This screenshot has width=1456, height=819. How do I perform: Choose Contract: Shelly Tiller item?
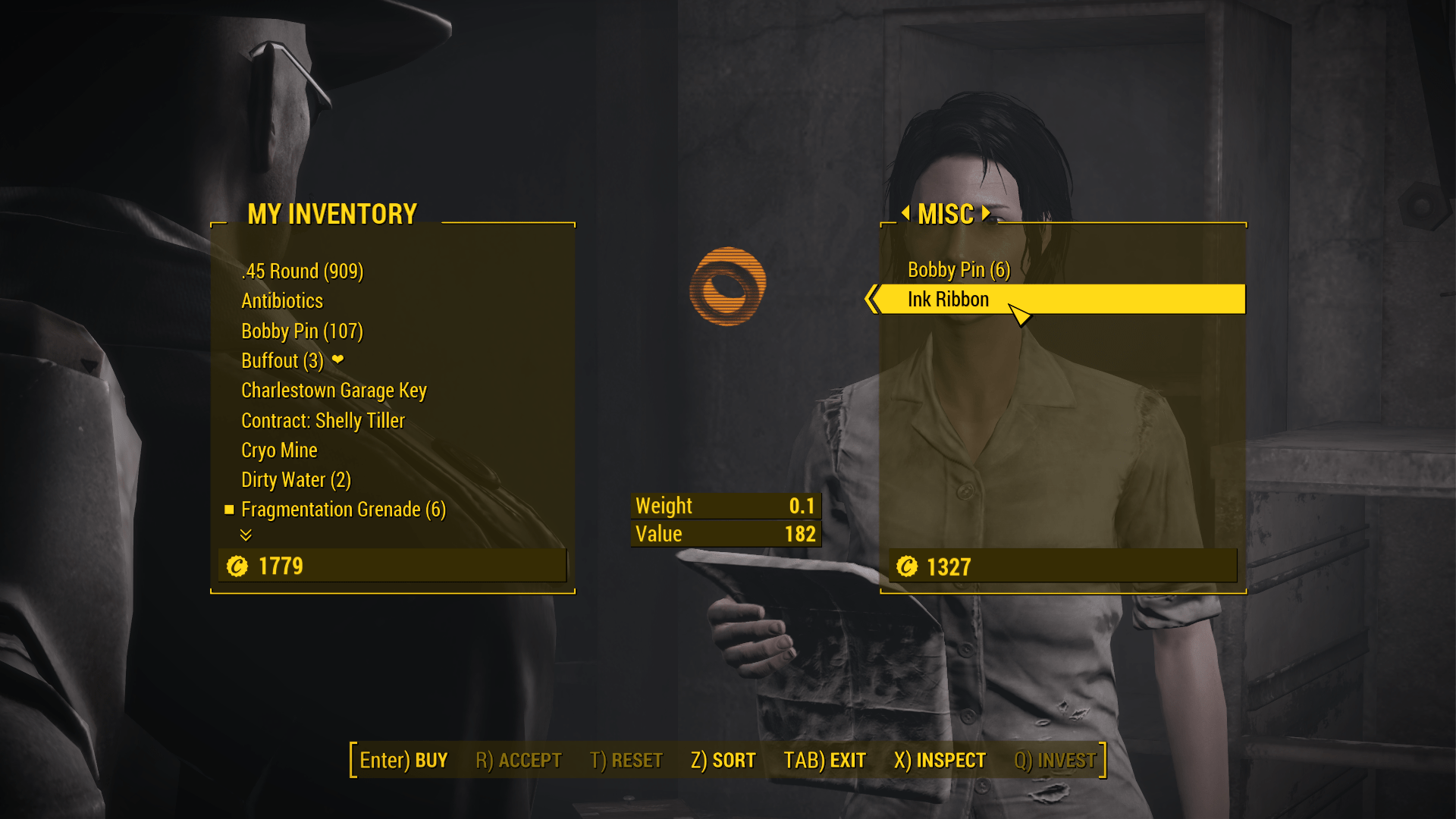(323, 421)
